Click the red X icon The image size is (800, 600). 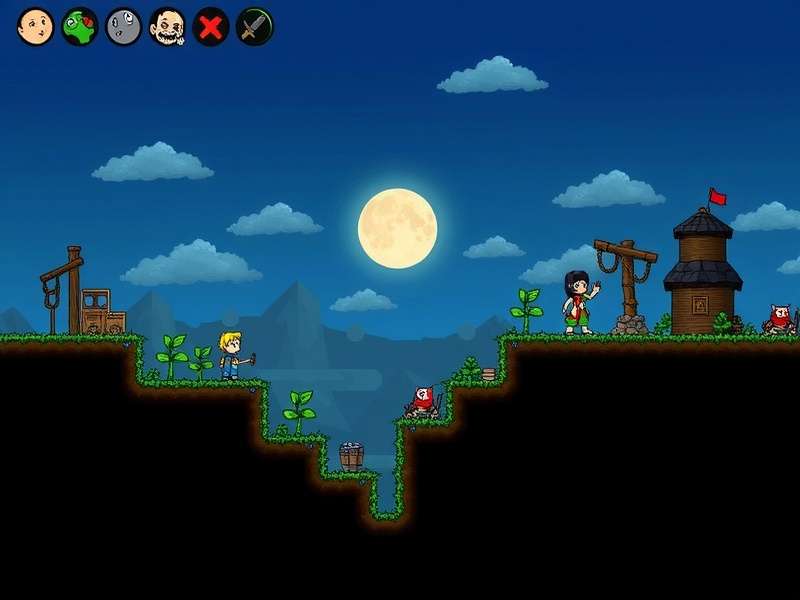[x=211, y=27]
